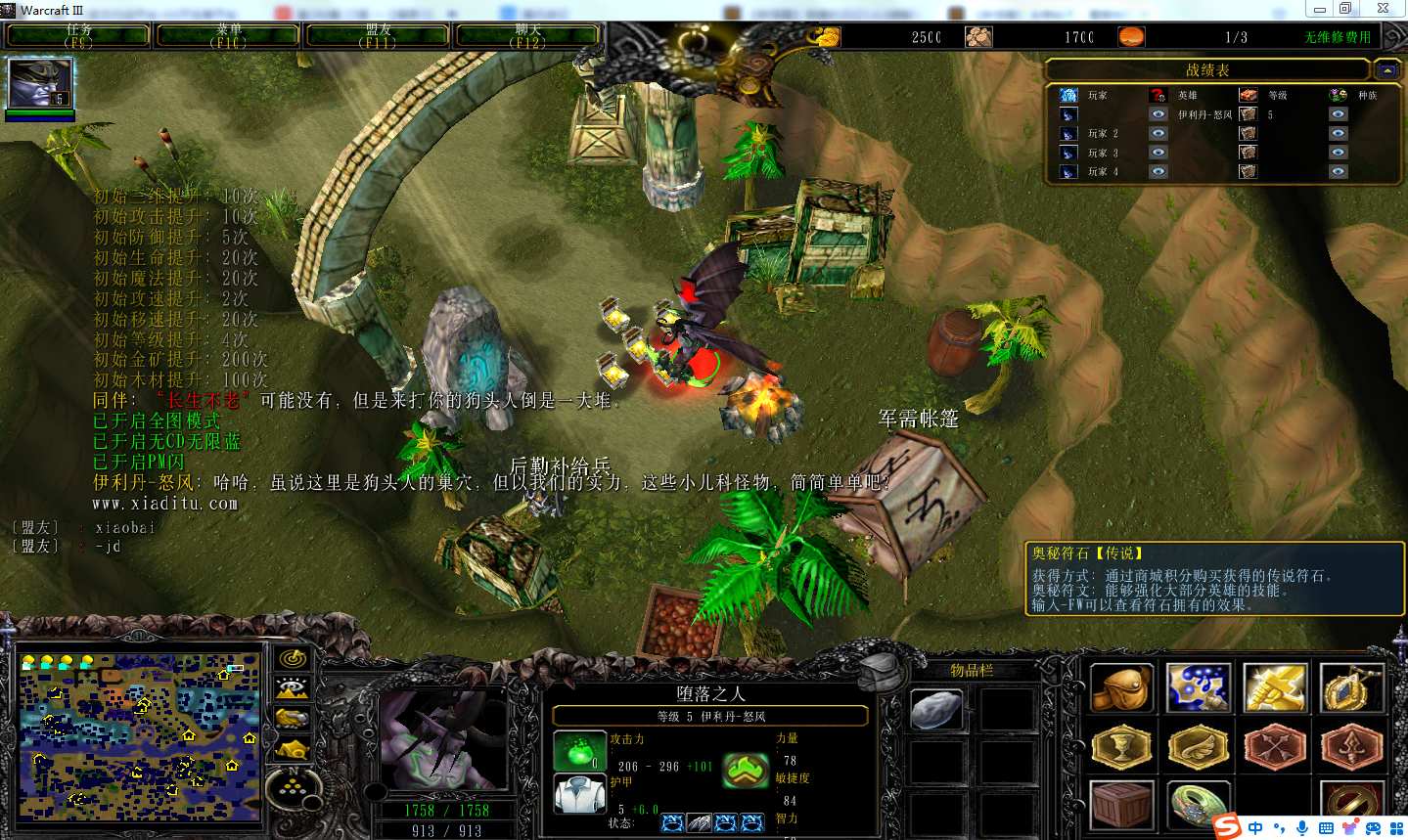Open the 任务 (F9) quests menu
The height and width of the screenshot is (840, 1408).
pos(78,36)
